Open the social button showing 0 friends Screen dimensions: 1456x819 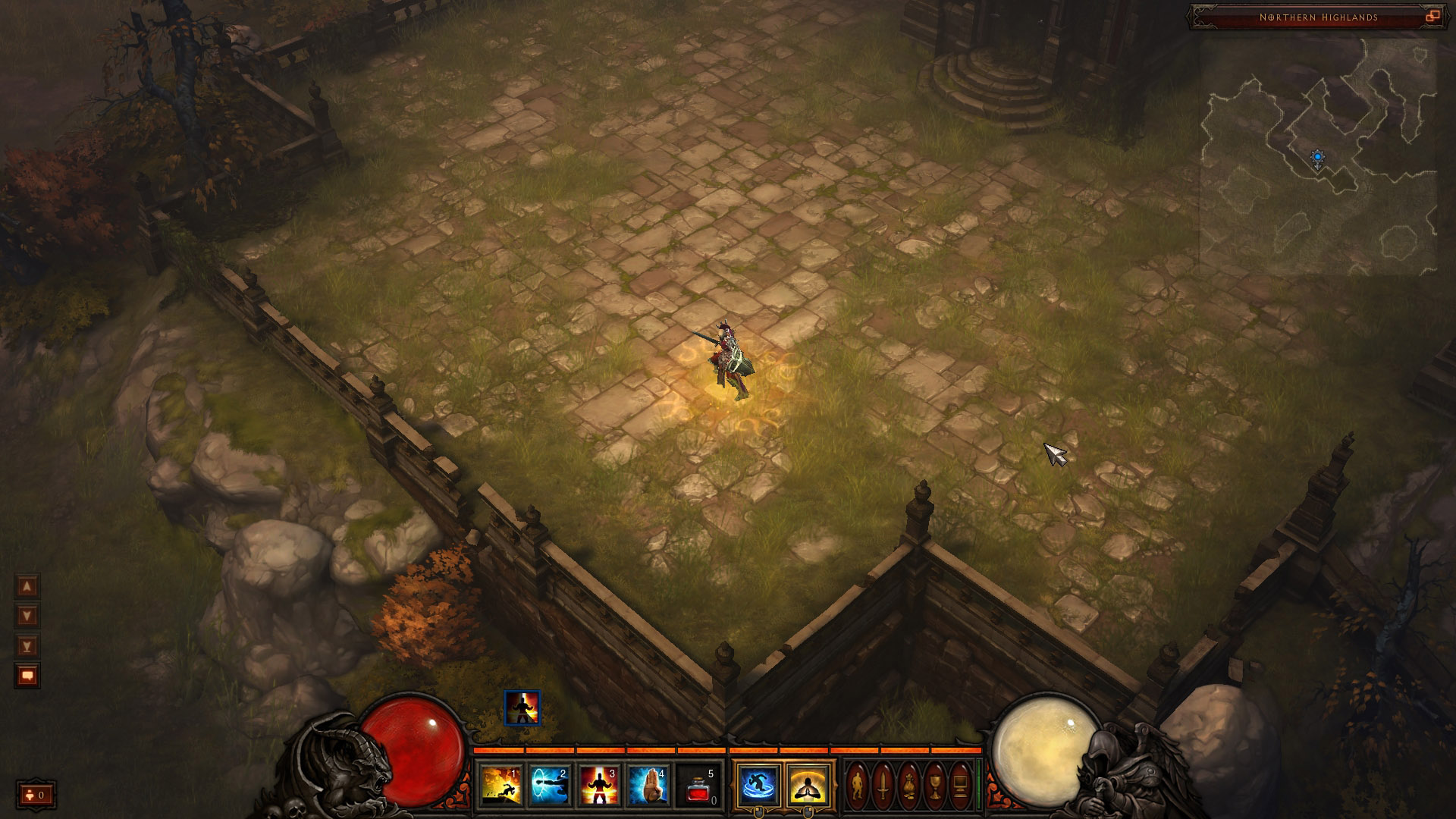pyautogui.click(x=36, y=795)
